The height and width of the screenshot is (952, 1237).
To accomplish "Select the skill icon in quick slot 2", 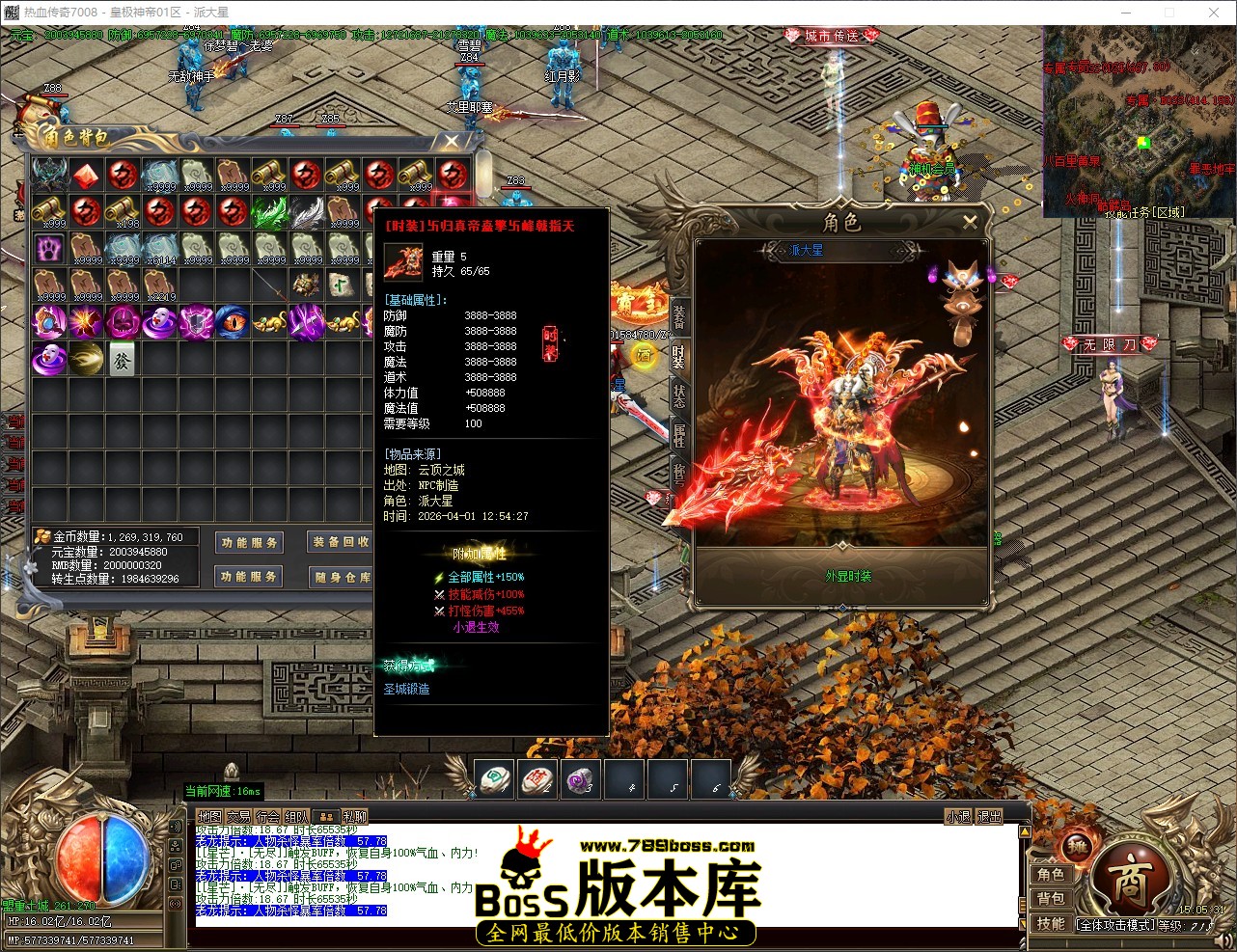I will point(537,780).
